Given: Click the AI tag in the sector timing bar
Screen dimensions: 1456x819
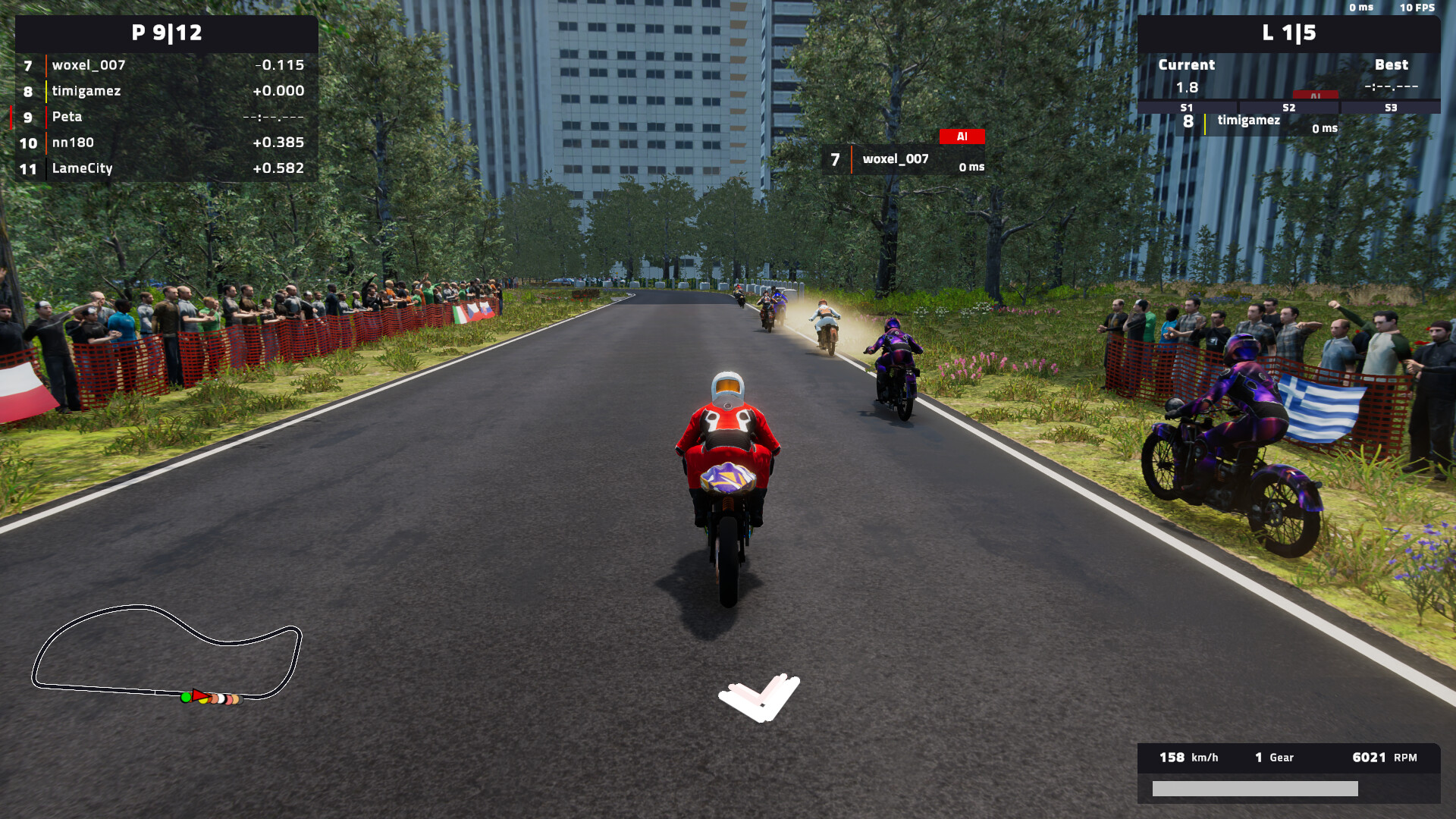Looking at the screenshot, I should pyautogui.click(x=1316, y=96).
